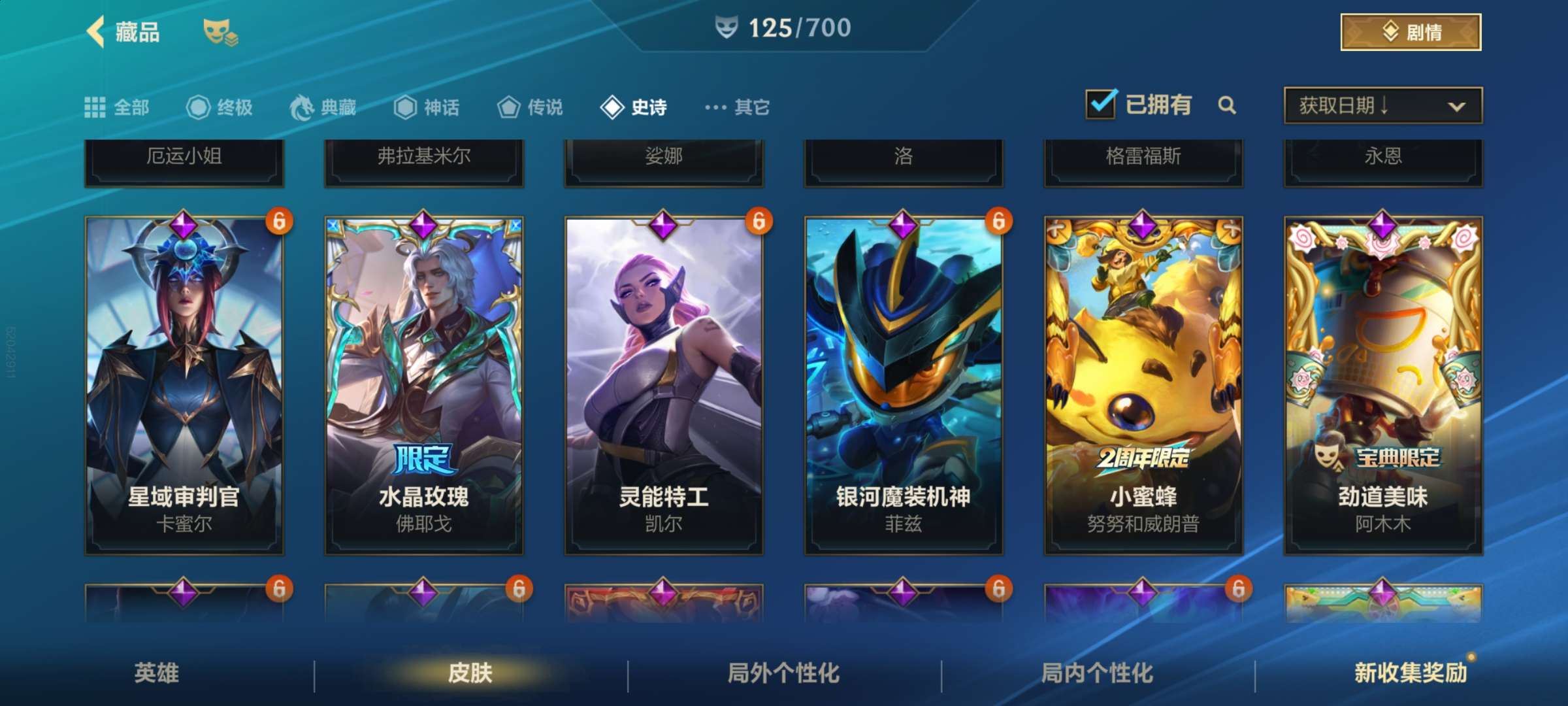Filter skins by 神话 rarity
The height and width of the screenshot is (706, 1568).
click(427, 107)
